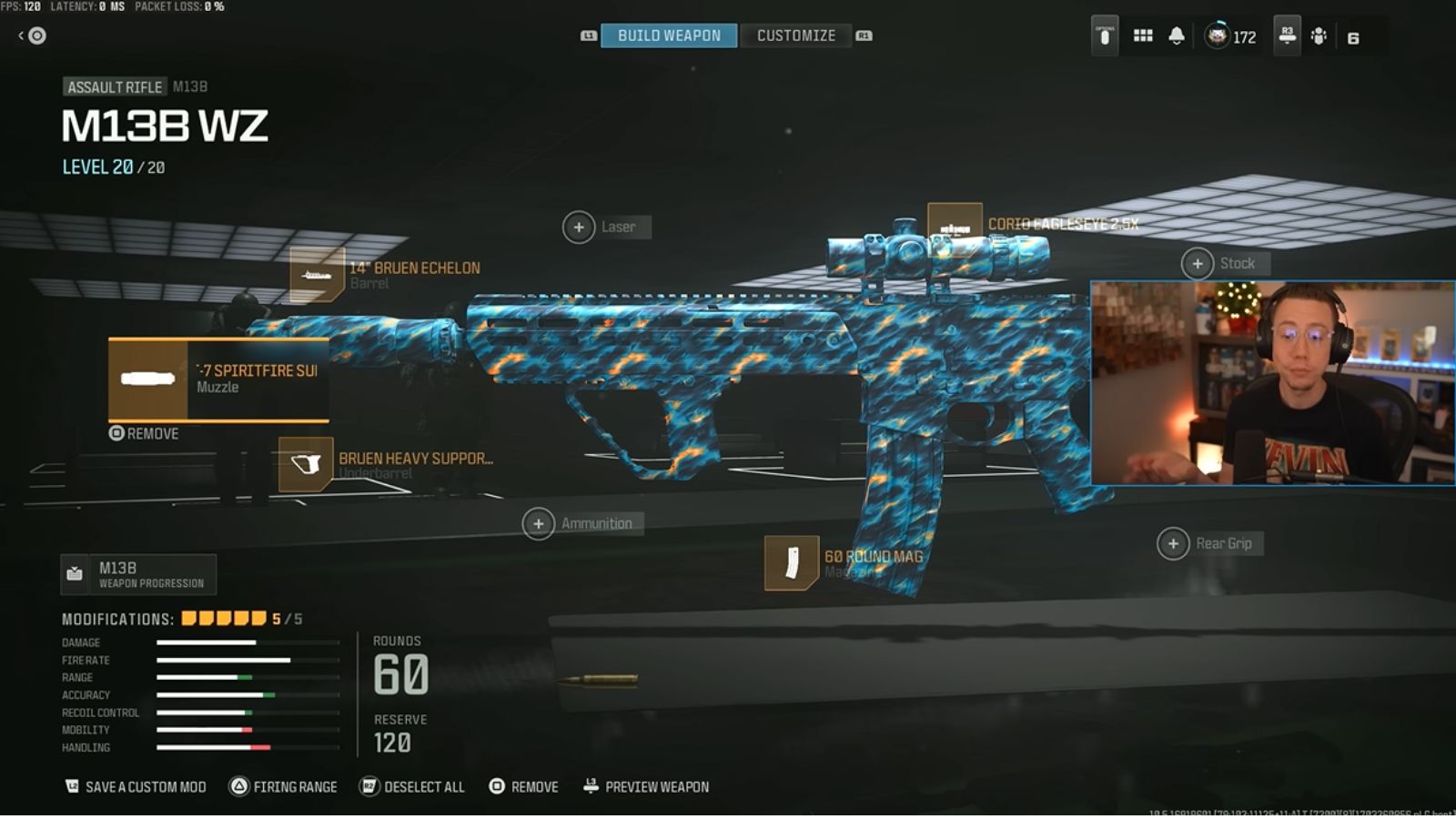Open the notifications bell icon
Image resolution: width=1456 pixels, height=819 pixels.
tap(1178, 36)
